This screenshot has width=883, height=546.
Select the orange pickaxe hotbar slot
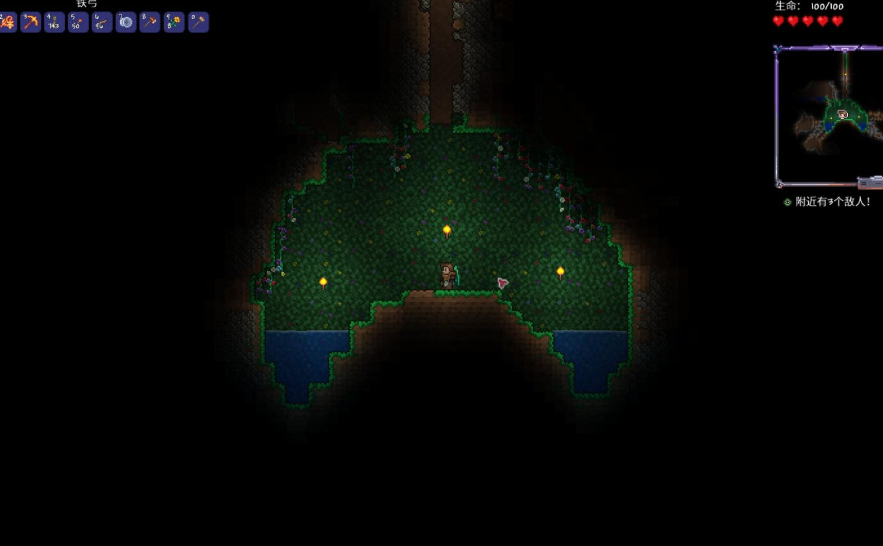31,22
